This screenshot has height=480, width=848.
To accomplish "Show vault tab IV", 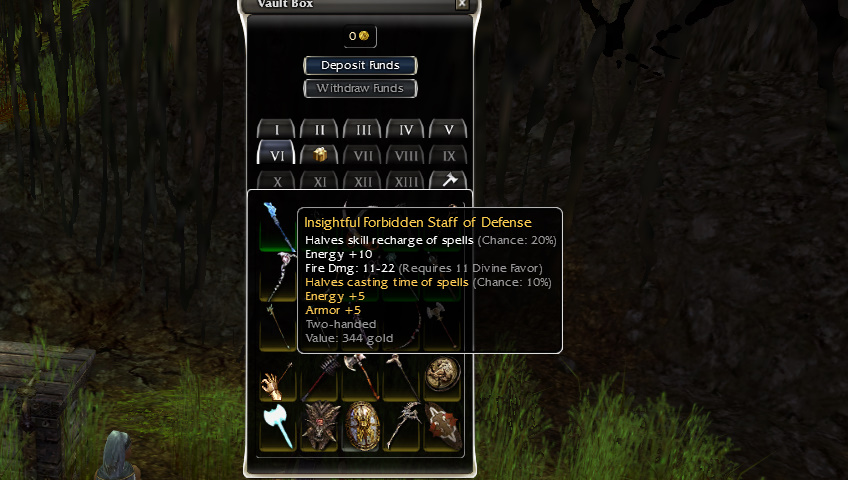I will click(406, 130).
